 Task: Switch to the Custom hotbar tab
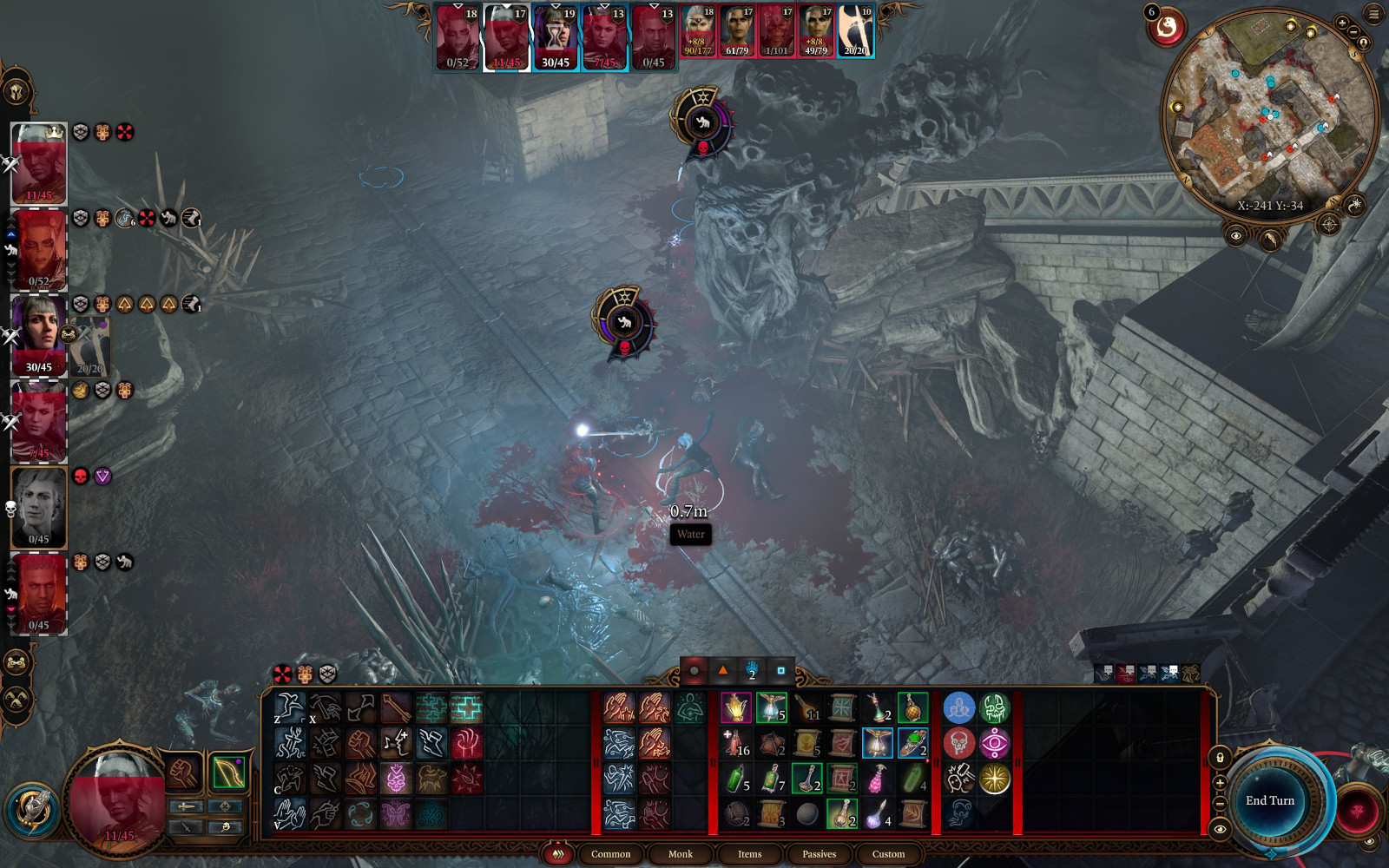pyautogui.click(x=888, y=854)
